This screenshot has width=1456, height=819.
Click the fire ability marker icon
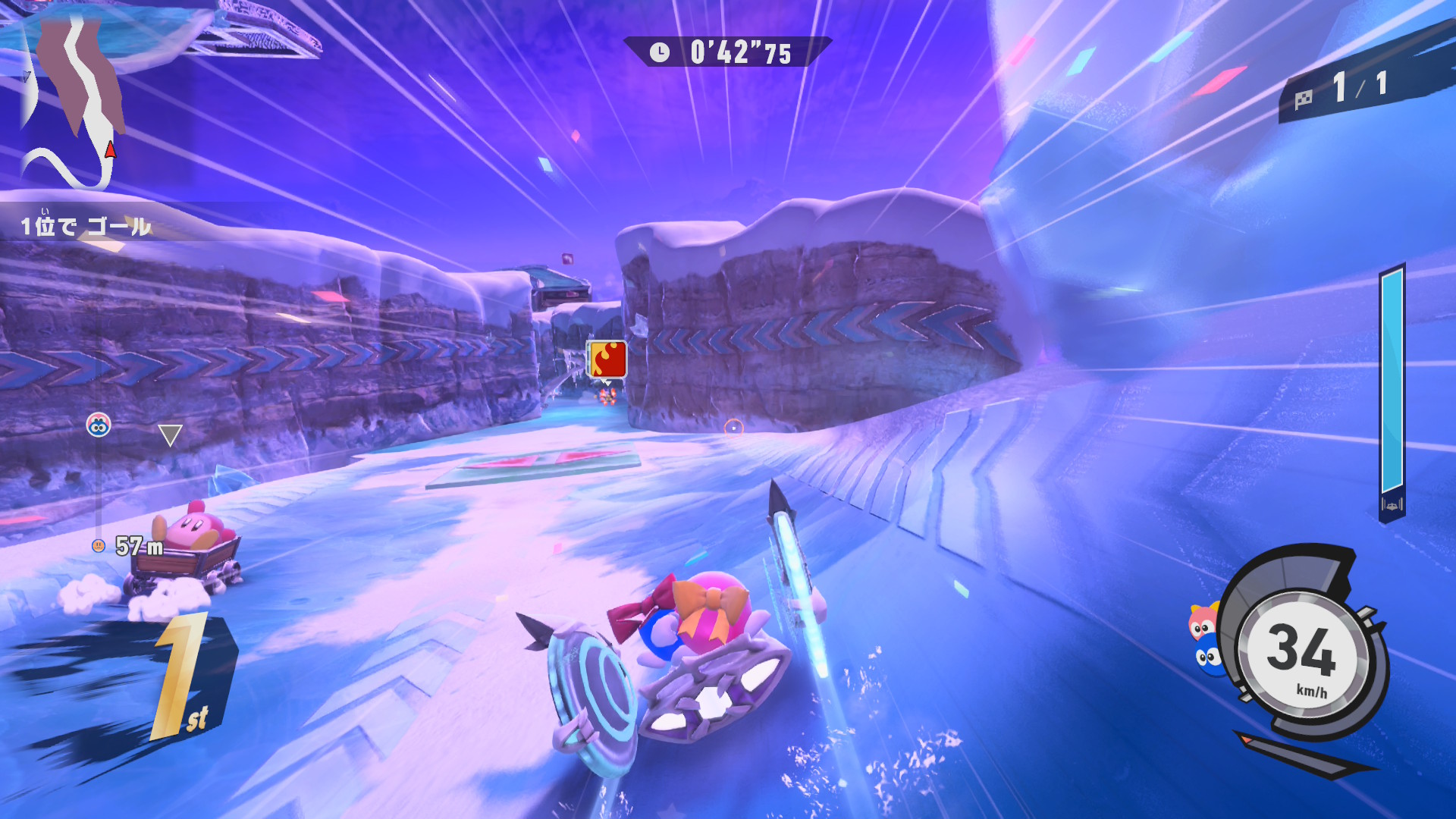(607, 359)
